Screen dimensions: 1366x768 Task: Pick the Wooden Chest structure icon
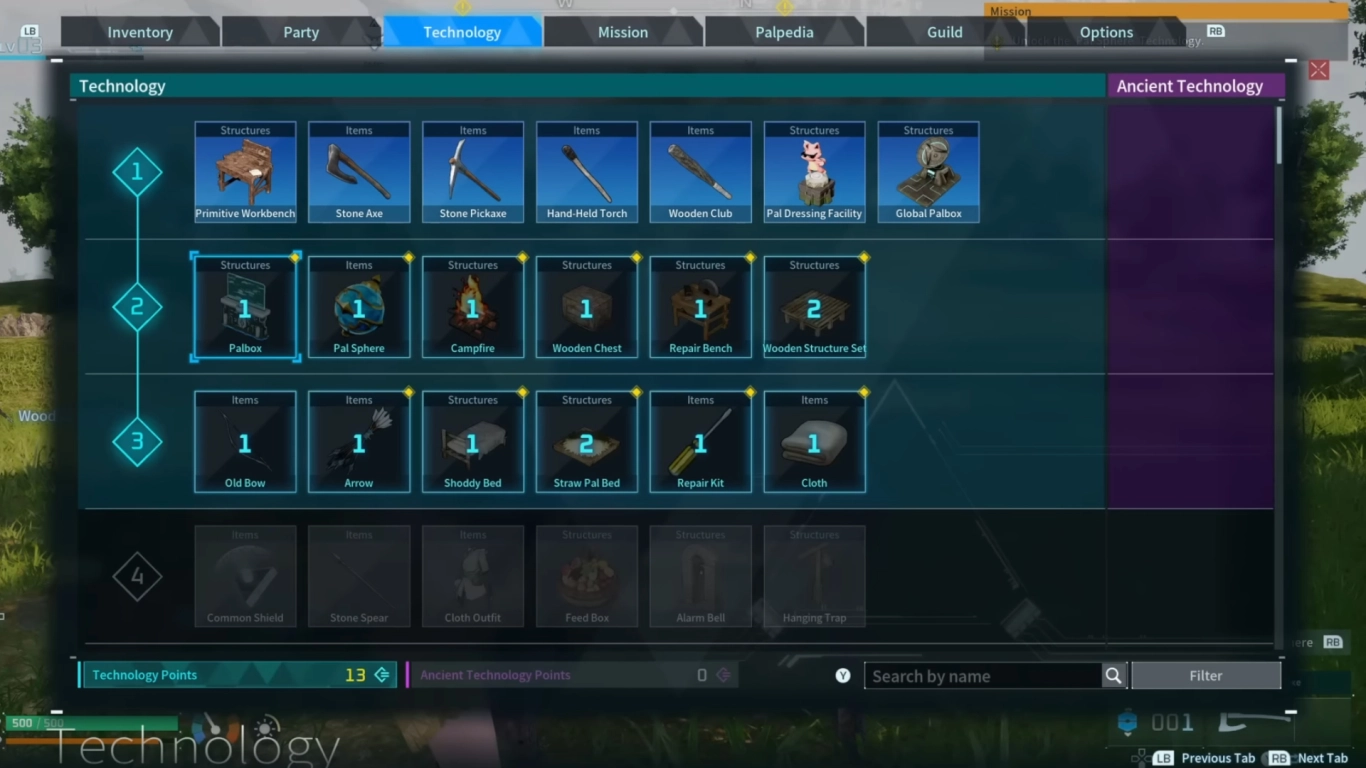coord(587,306)
